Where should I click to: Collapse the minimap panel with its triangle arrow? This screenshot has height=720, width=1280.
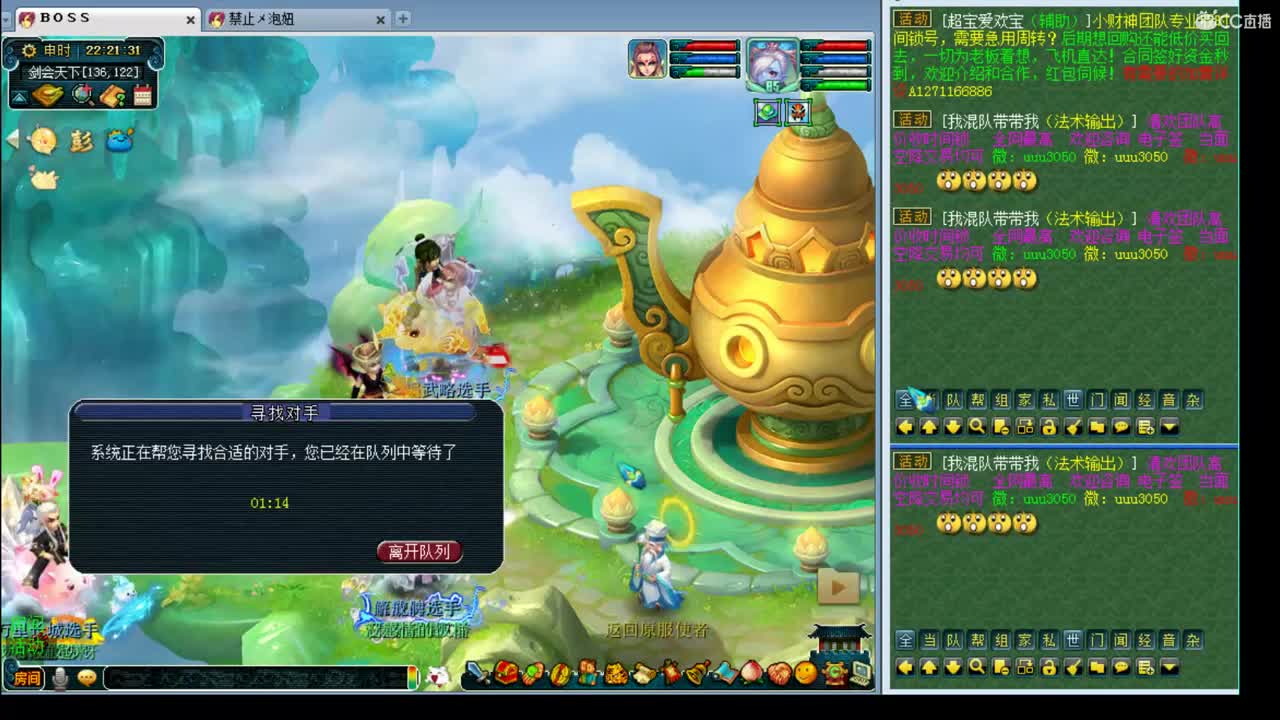tap(17, 95)
